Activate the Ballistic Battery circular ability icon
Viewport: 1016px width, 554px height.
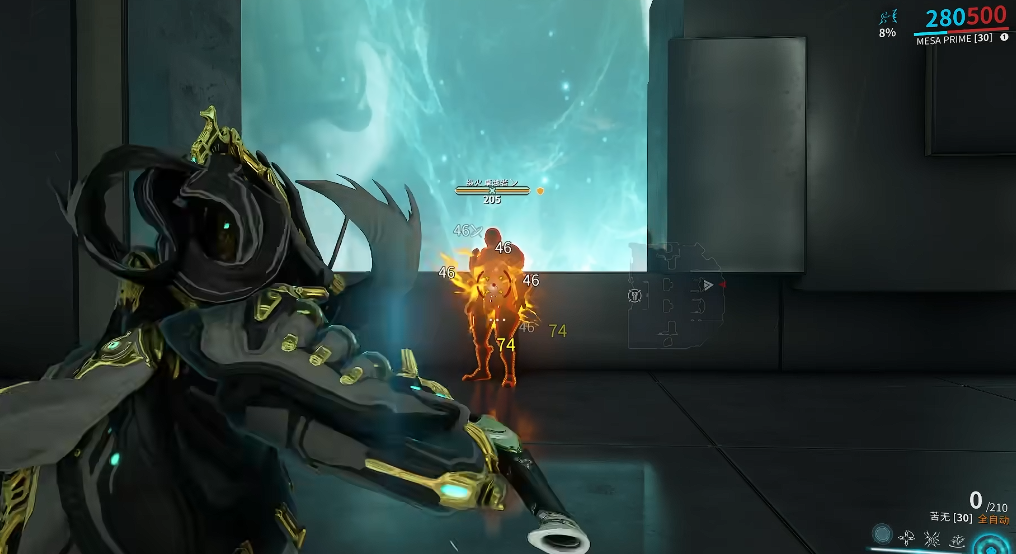click(x=882, y=534)
